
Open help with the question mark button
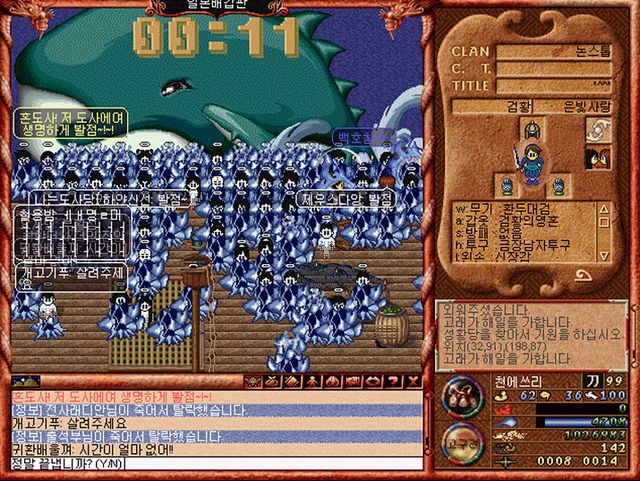tap(394, 381)
